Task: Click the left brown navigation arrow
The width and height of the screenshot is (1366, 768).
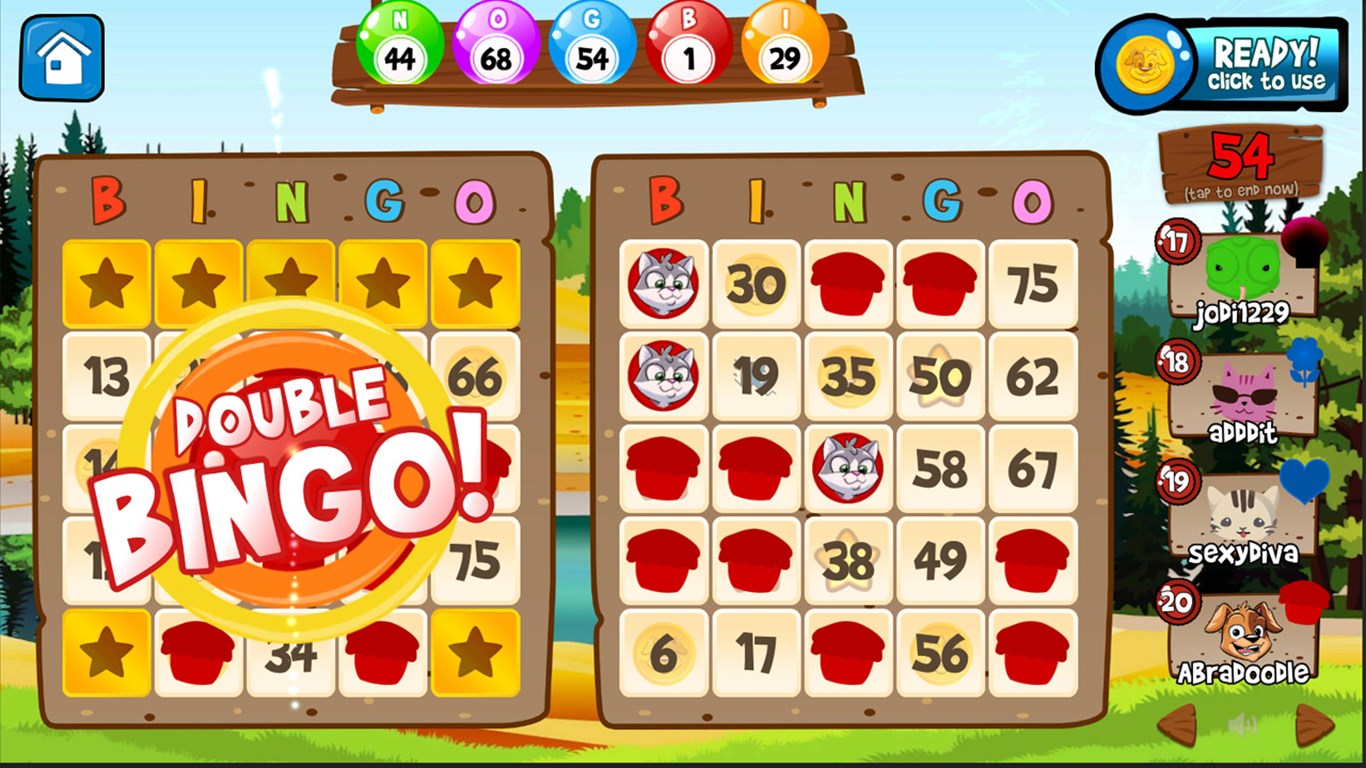Action: [1175, 723]
